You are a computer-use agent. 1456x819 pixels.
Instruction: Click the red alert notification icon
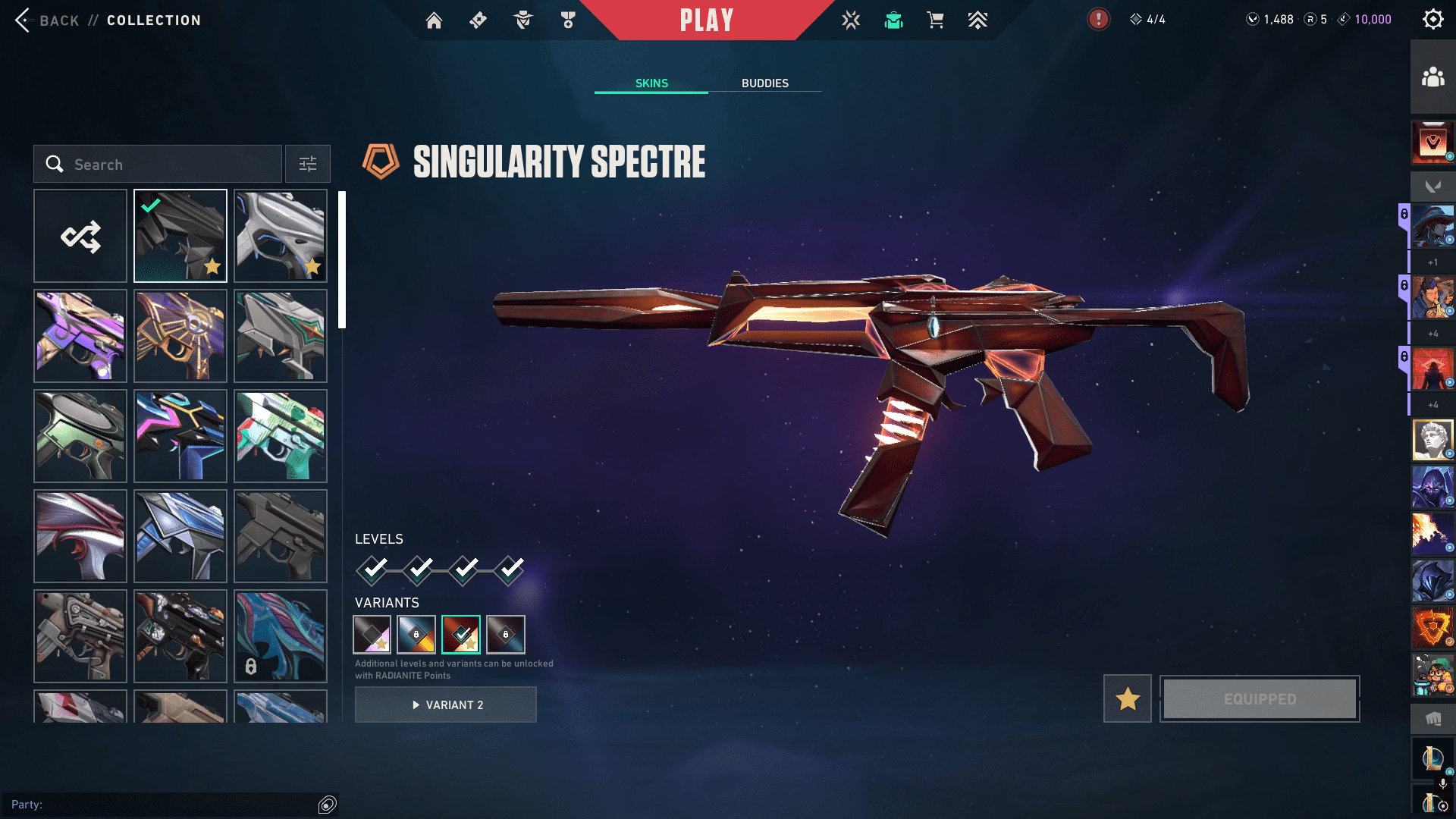(1098, 20)
